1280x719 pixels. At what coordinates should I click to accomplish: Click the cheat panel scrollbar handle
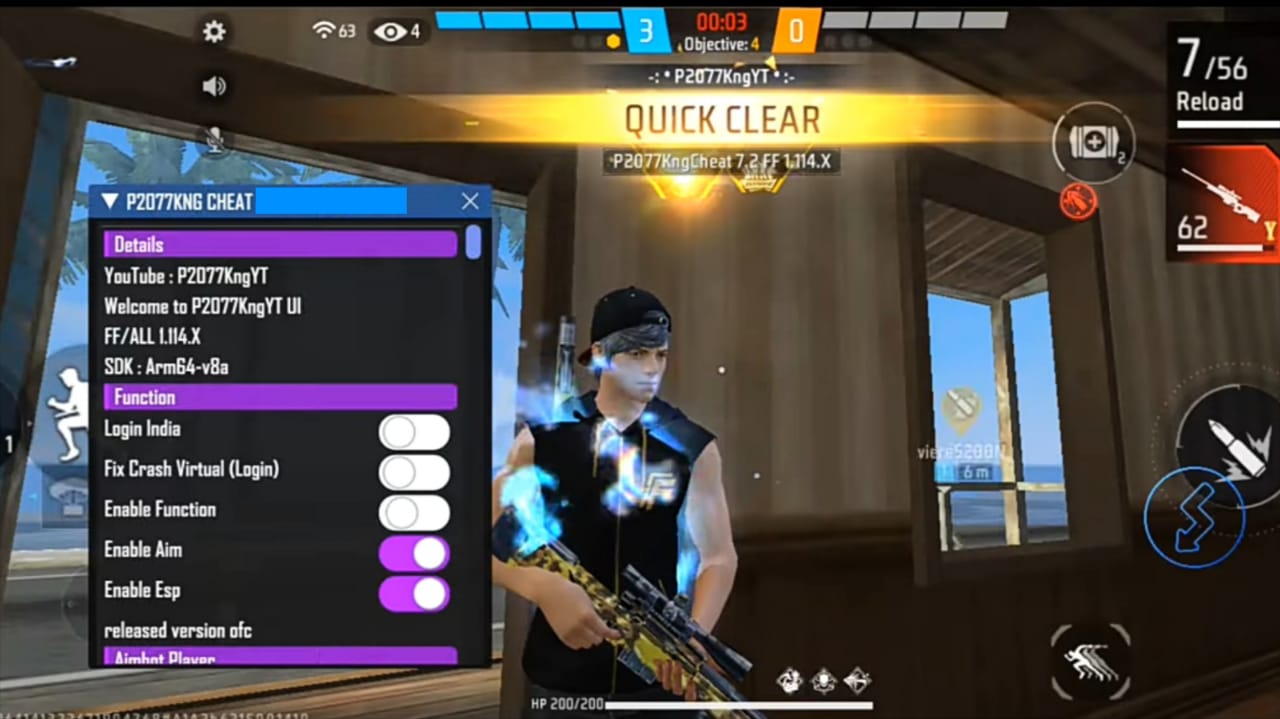point(473,242)
